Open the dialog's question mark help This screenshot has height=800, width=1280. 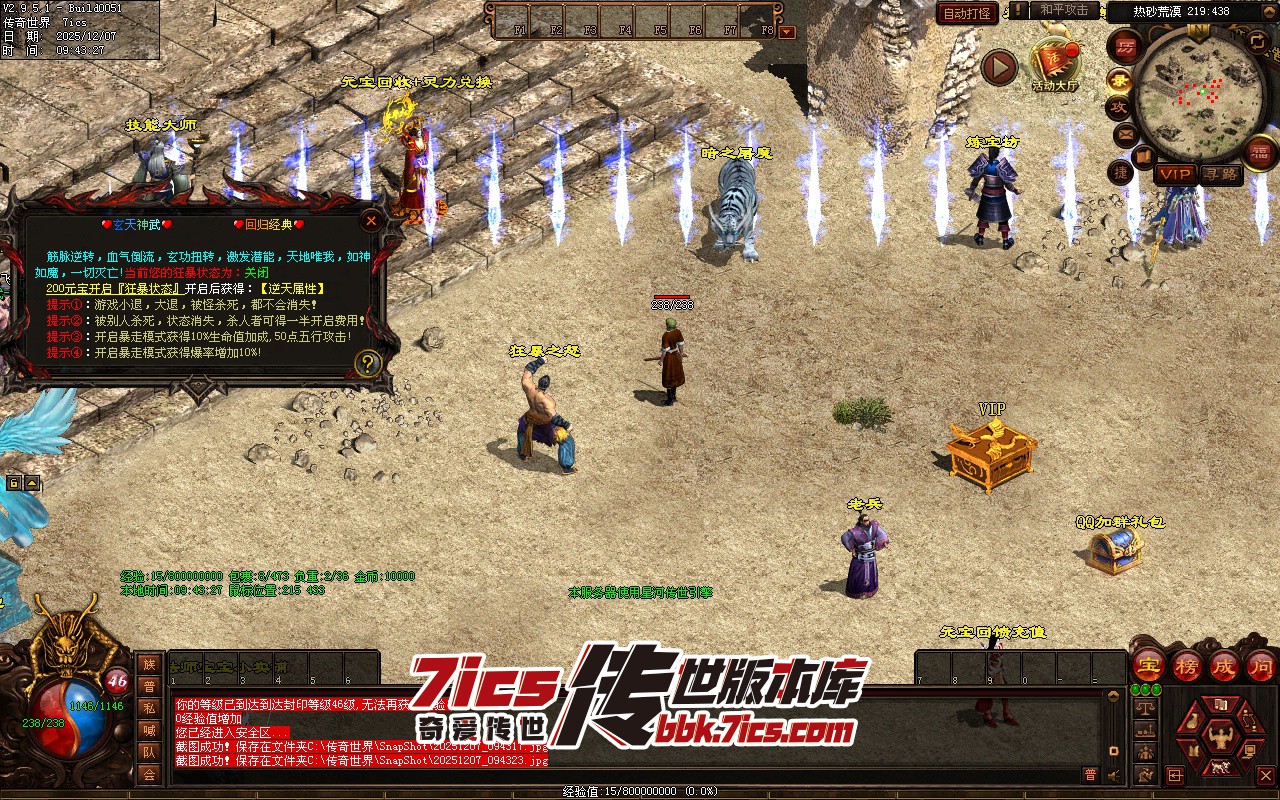pyautogui.click(x=368, y=363)
